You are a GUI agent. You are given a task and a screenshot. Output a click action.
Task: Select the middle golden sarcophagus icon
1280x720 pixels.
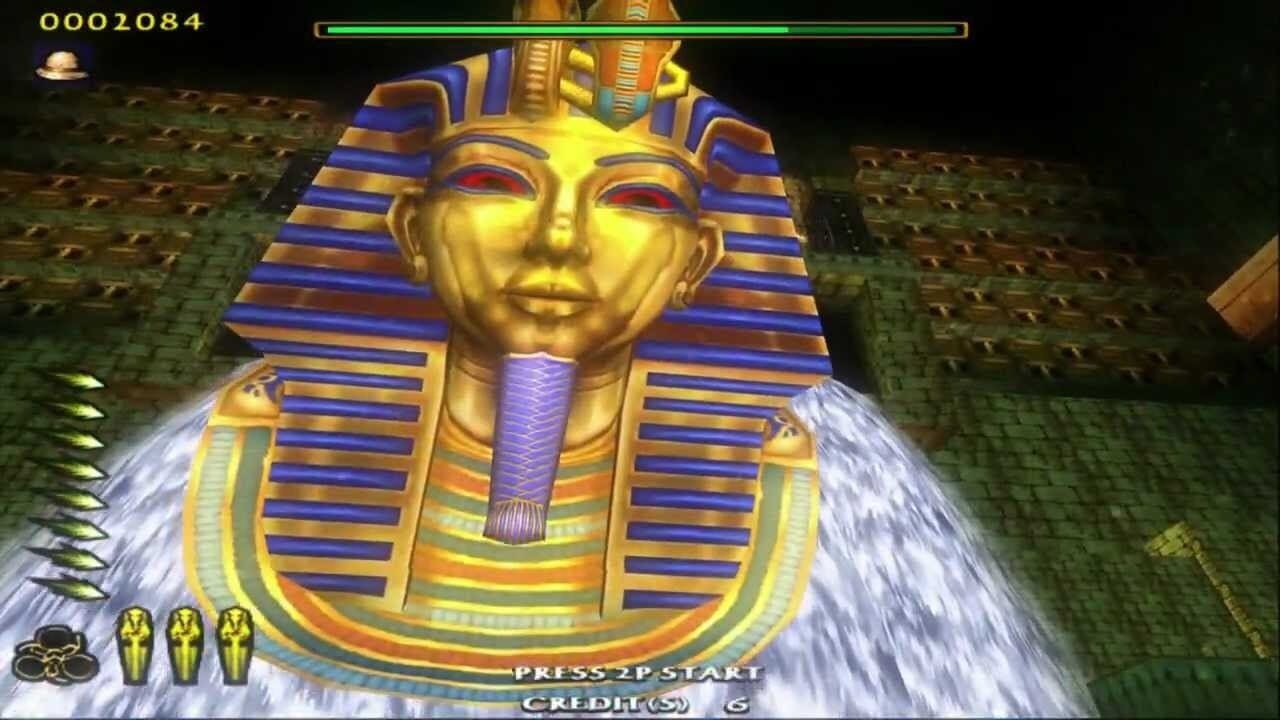point(187,647)
